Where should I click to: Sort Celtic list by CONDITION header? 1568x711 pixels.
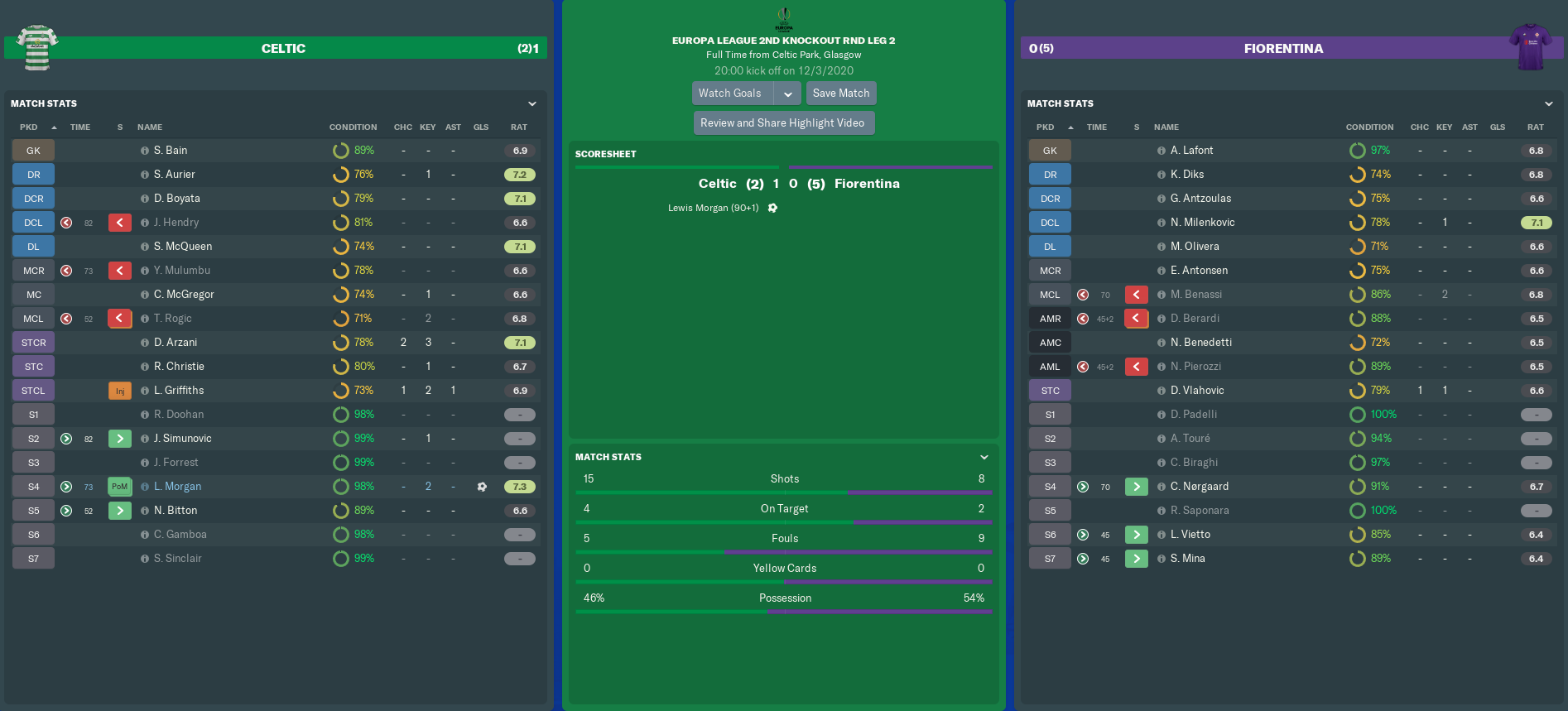pyautogui.click(x=353, y=127)
